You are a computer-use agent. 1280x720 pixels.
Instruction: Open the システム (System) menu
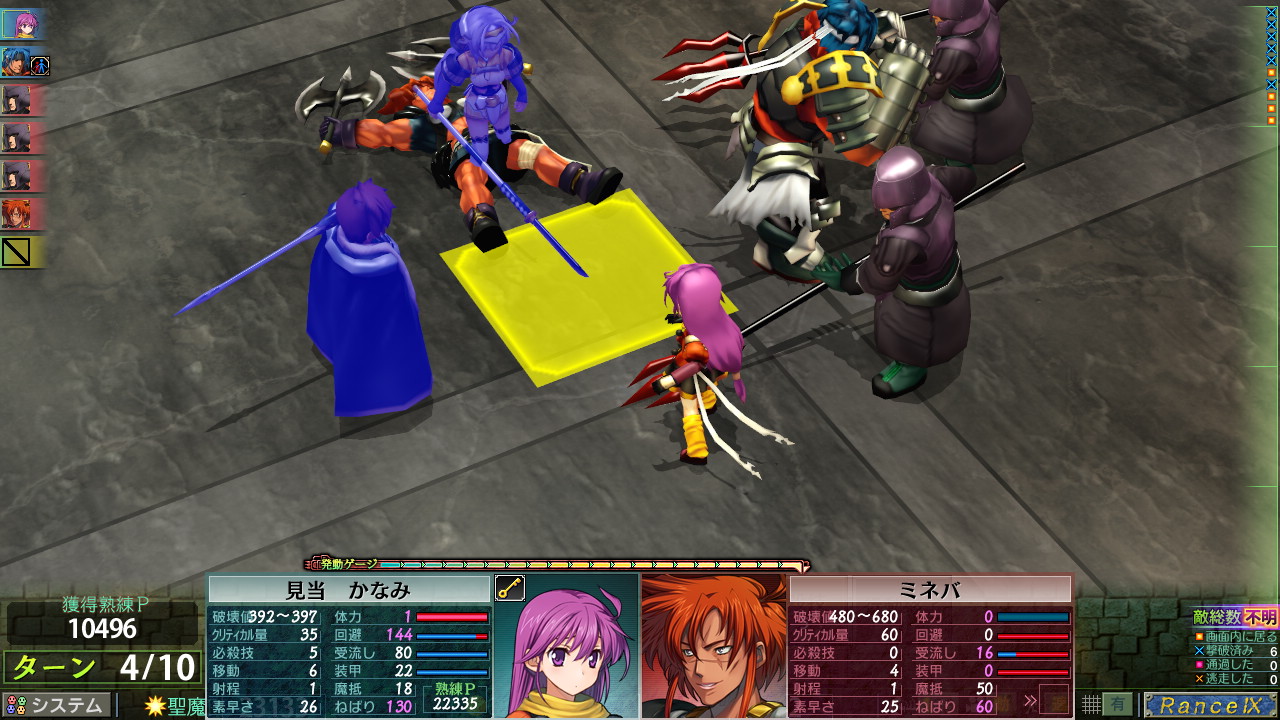tap(56, 705)
